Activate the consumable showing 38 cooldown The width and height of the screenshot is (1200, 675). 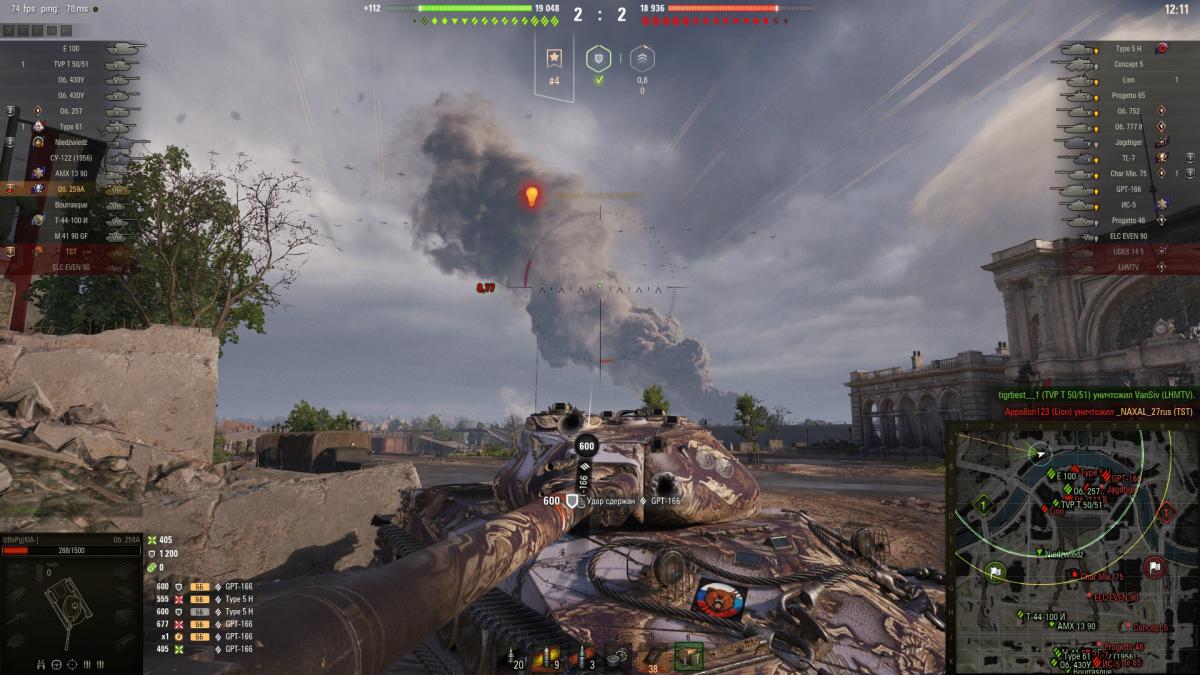654,657
